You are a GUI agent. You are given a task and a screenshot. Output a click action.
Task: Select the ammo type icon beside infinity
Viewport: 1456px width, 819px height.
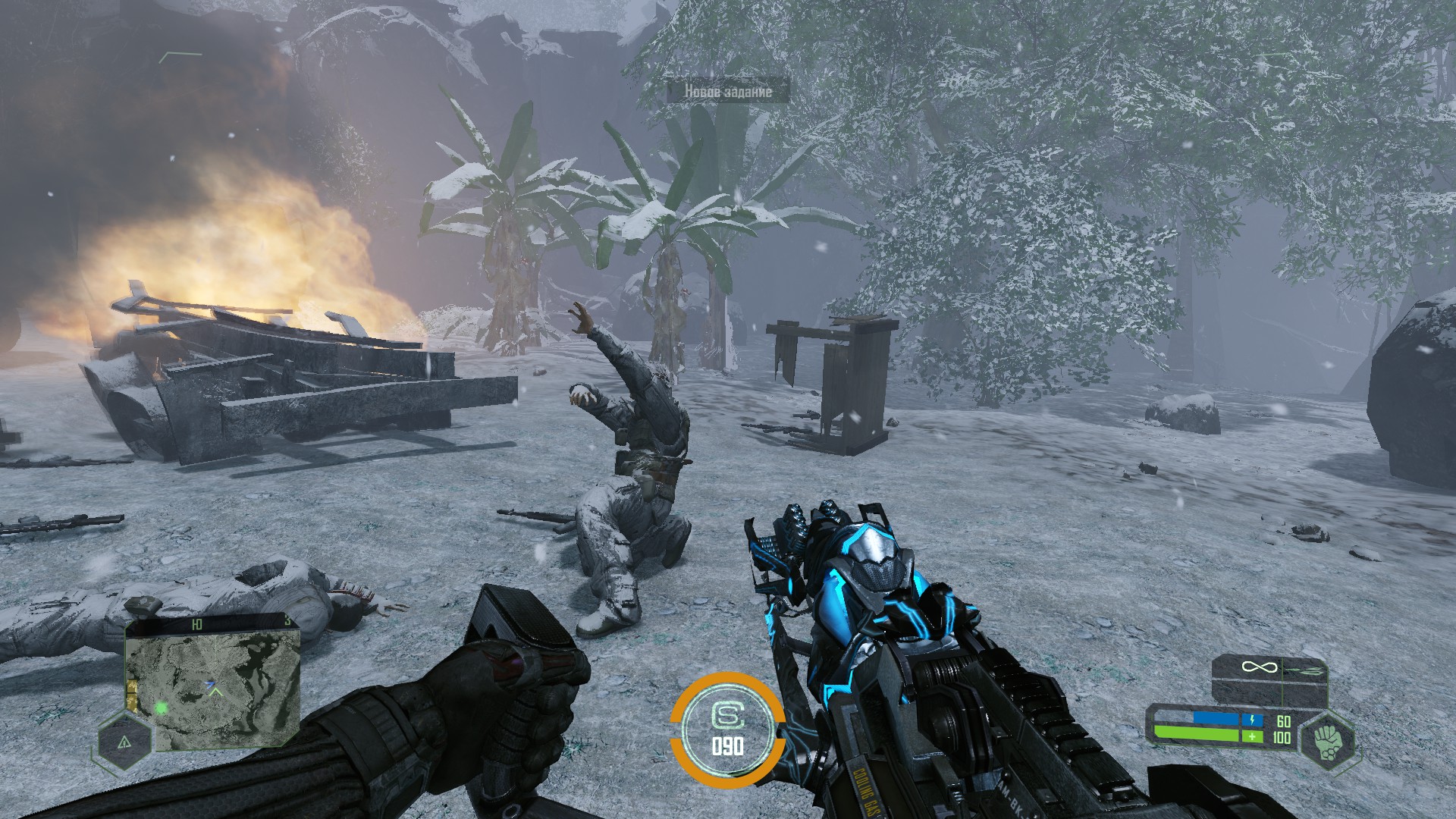(x=1304, y=668)
